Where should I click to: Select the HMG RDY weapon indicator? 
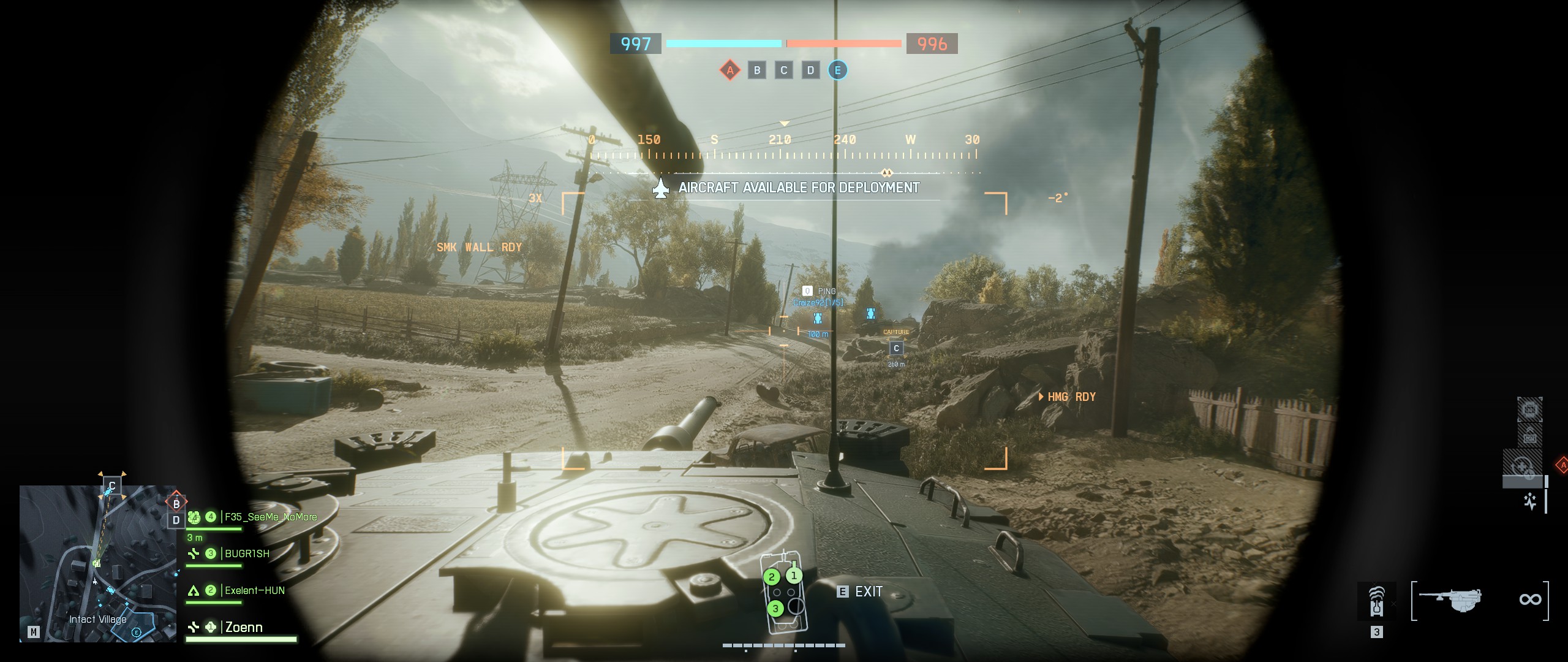point(1071,397)
